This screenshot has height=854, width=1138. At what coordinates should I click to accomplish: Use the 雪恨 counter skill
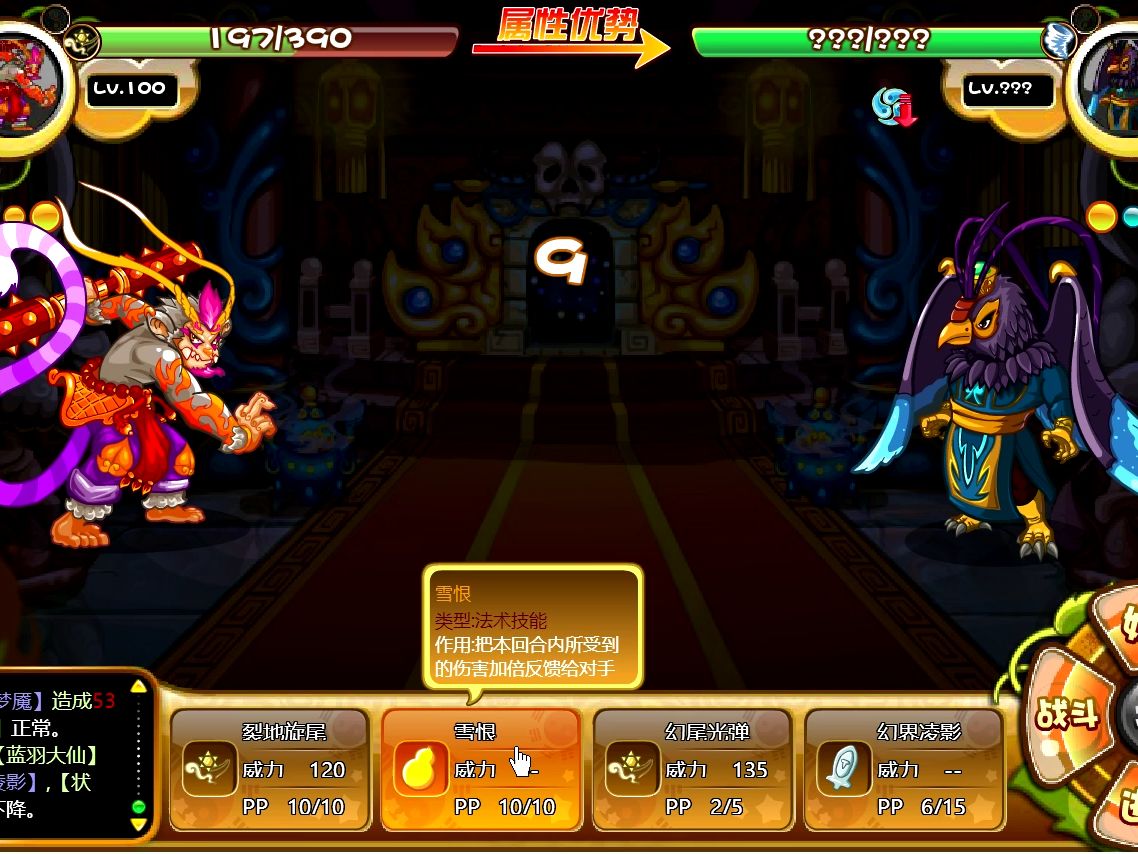coord(480,769)
